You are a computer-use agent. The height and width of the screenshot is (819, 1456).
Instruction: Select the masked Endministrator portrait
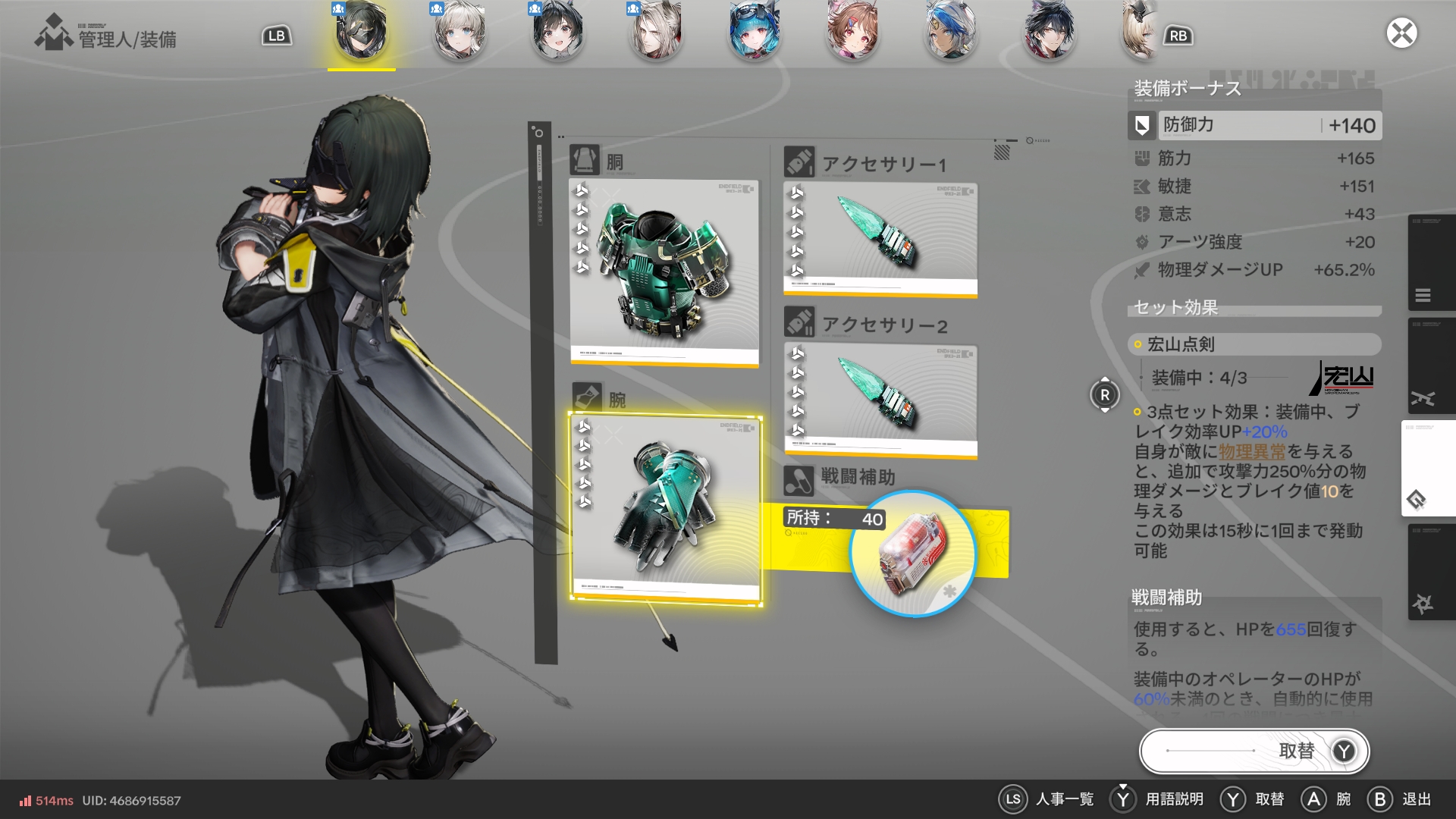(x=361, y=33)
